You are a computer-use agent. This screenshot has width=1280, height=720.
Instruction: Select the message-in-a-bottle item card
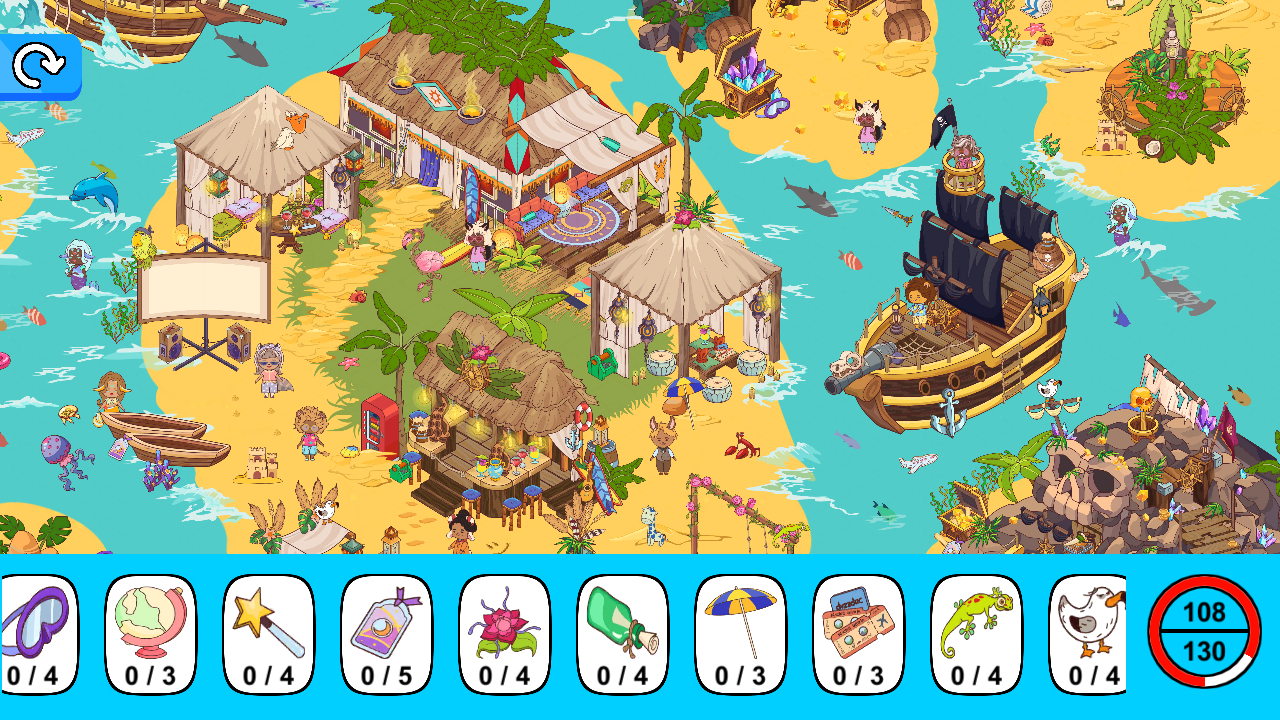(x=620, y=630)
